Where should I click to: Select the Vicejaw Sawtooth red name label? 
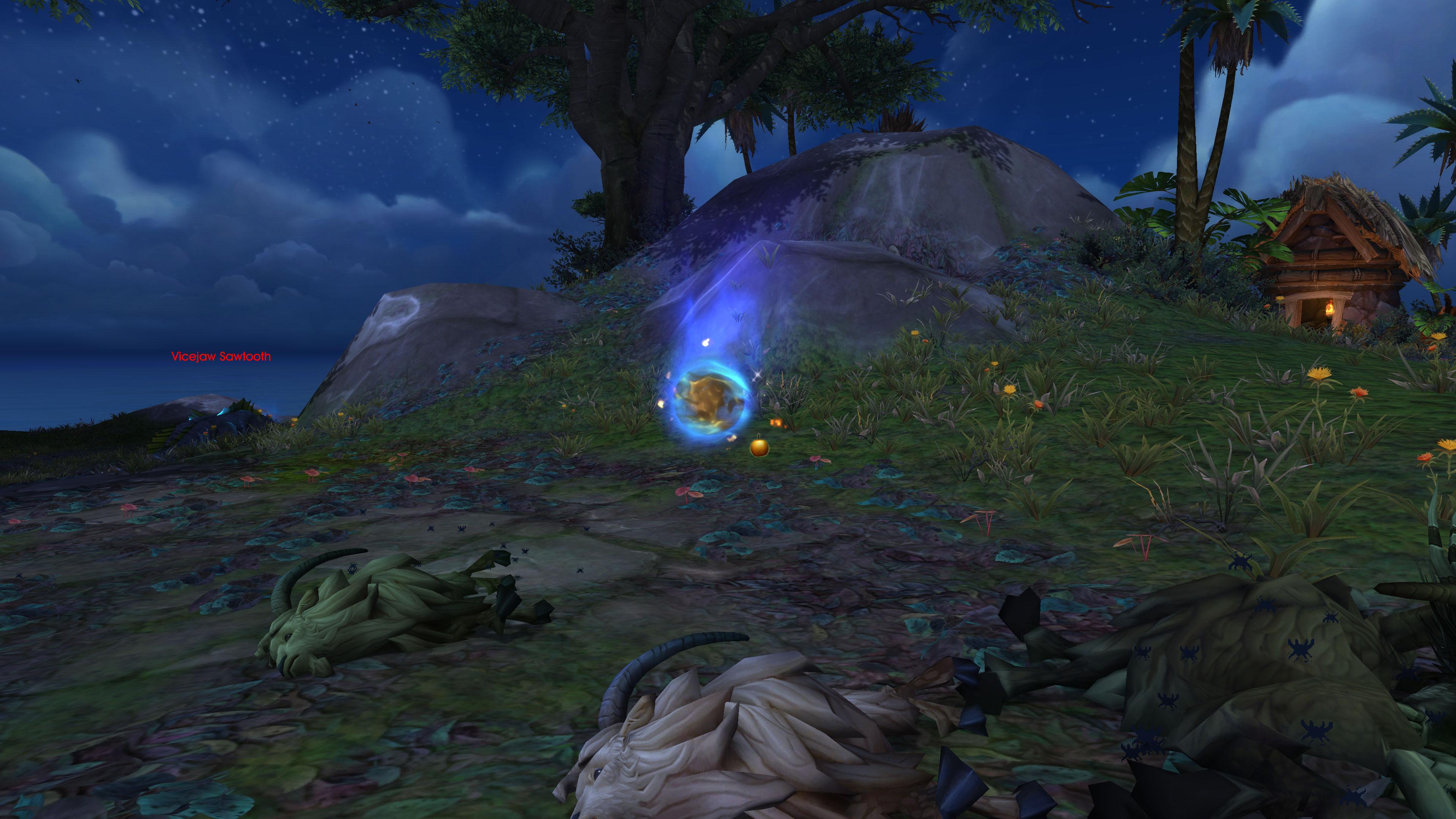(x=221, y=357)
